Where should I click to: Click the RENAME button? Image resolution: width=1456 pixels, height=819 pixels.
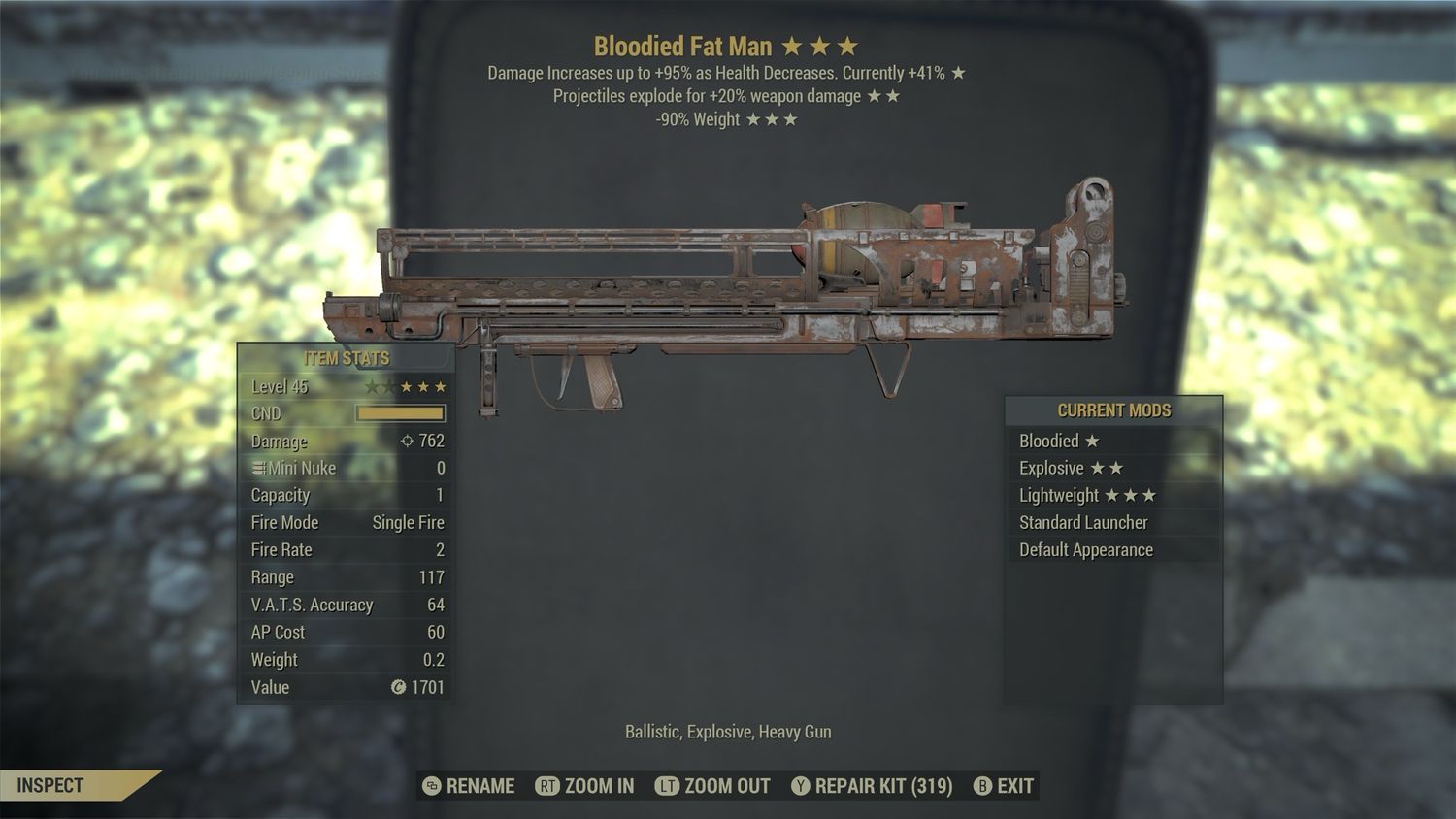click(480, 786)
